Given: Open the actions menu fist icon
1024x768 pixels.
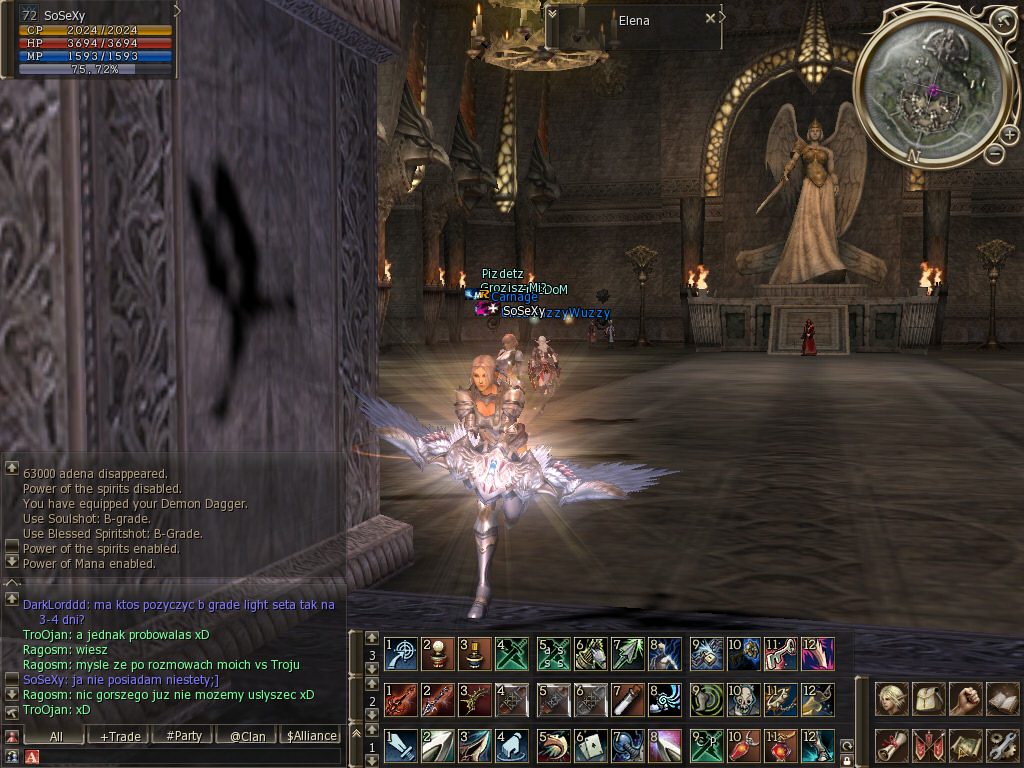Looking at the screenshot, I should [x=965, y=699].
